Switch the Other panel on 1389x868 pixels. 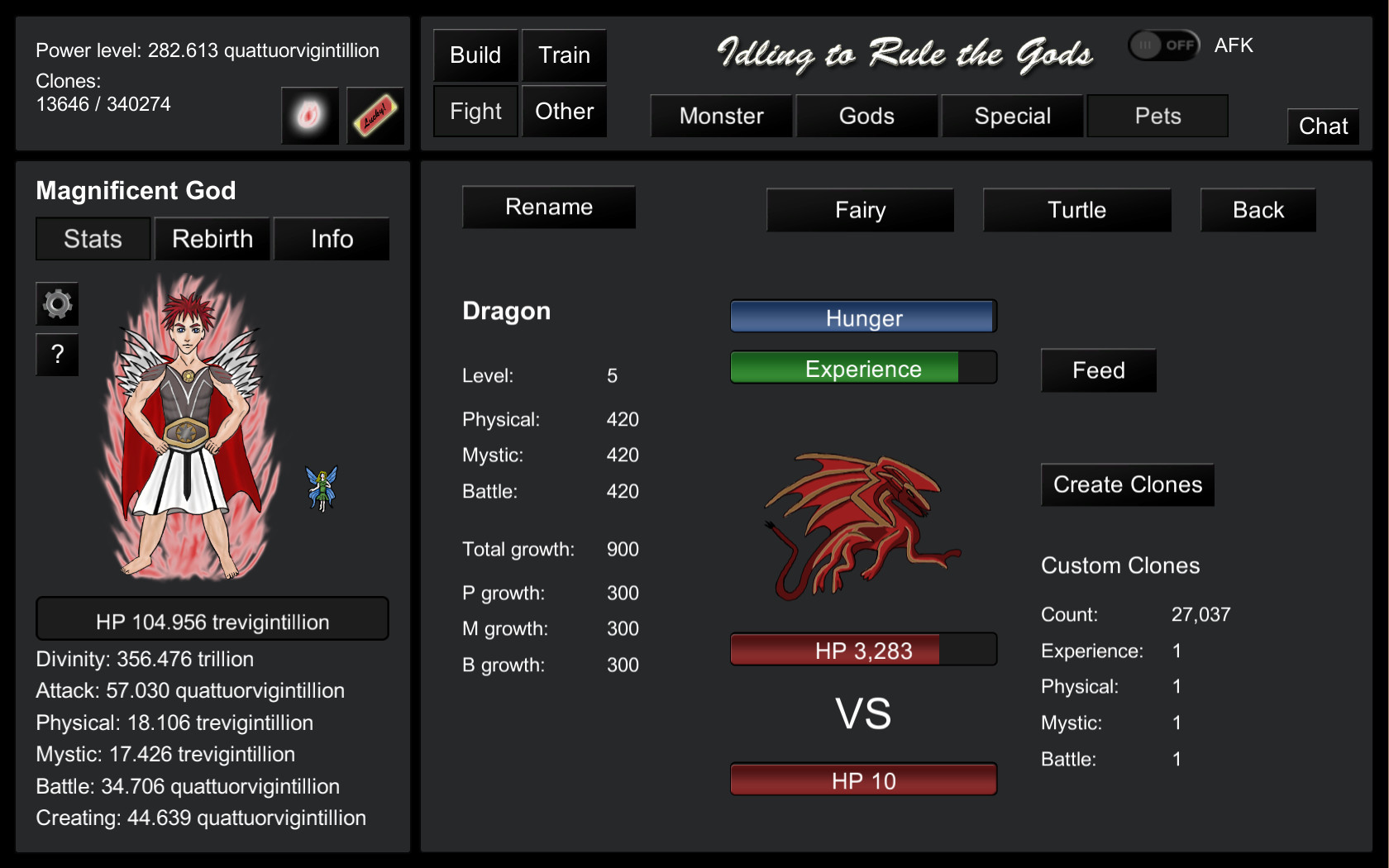click(564, 110)
